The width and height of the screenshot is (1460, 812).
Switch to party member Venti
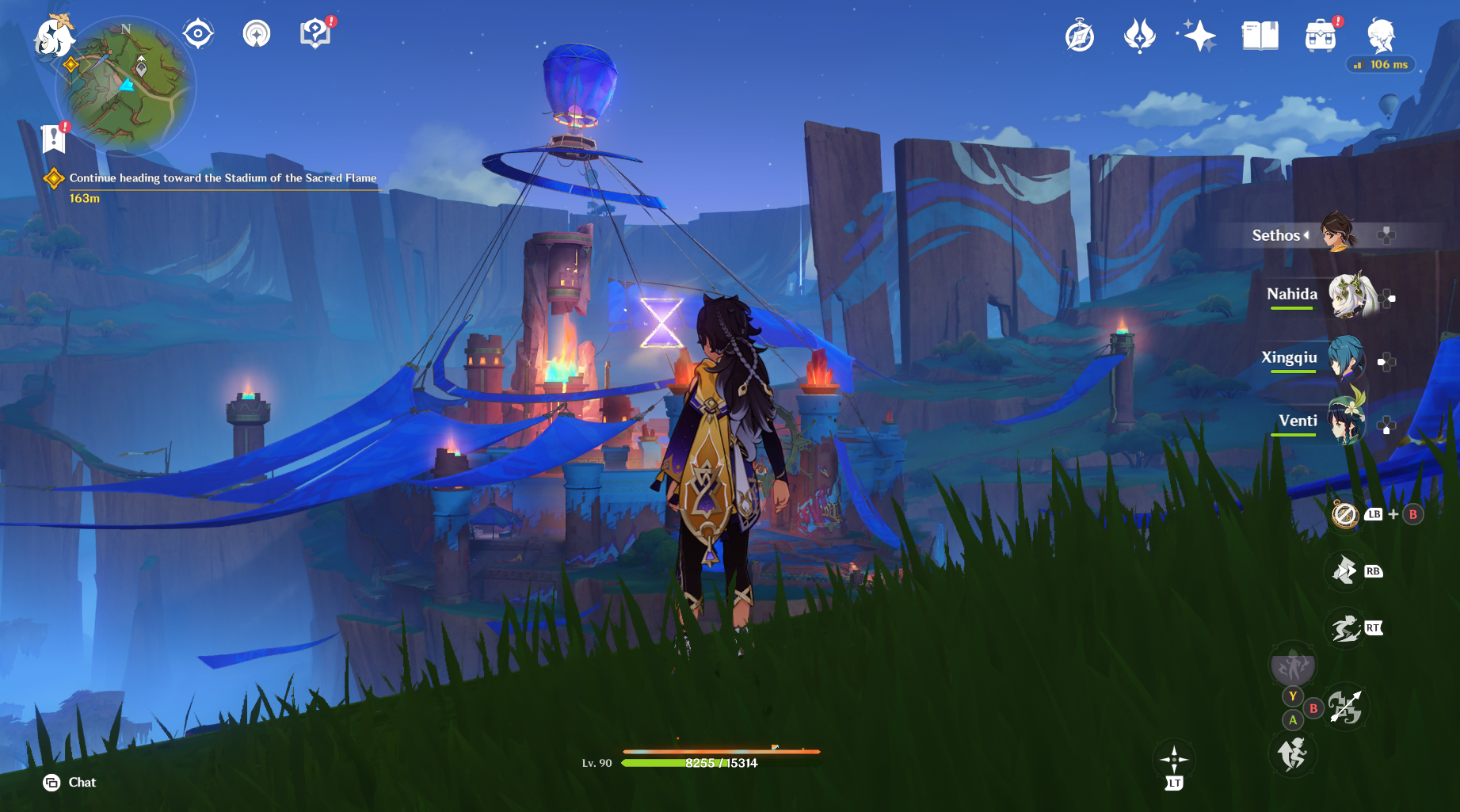(1346, 422)
